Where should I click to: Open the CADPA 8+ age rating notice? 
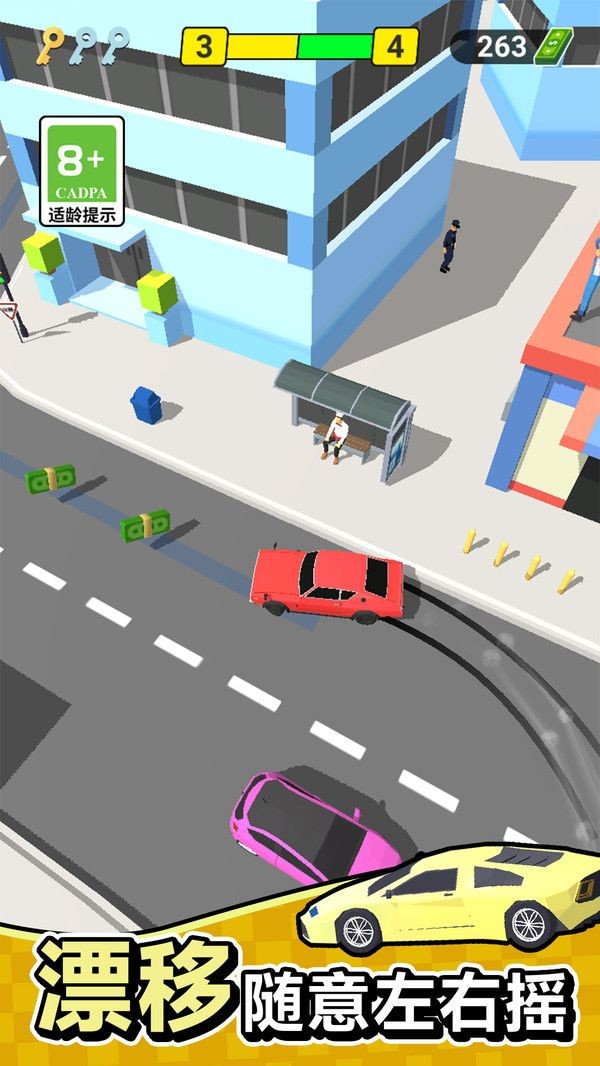pyautogui.click(x=82, y=171)
